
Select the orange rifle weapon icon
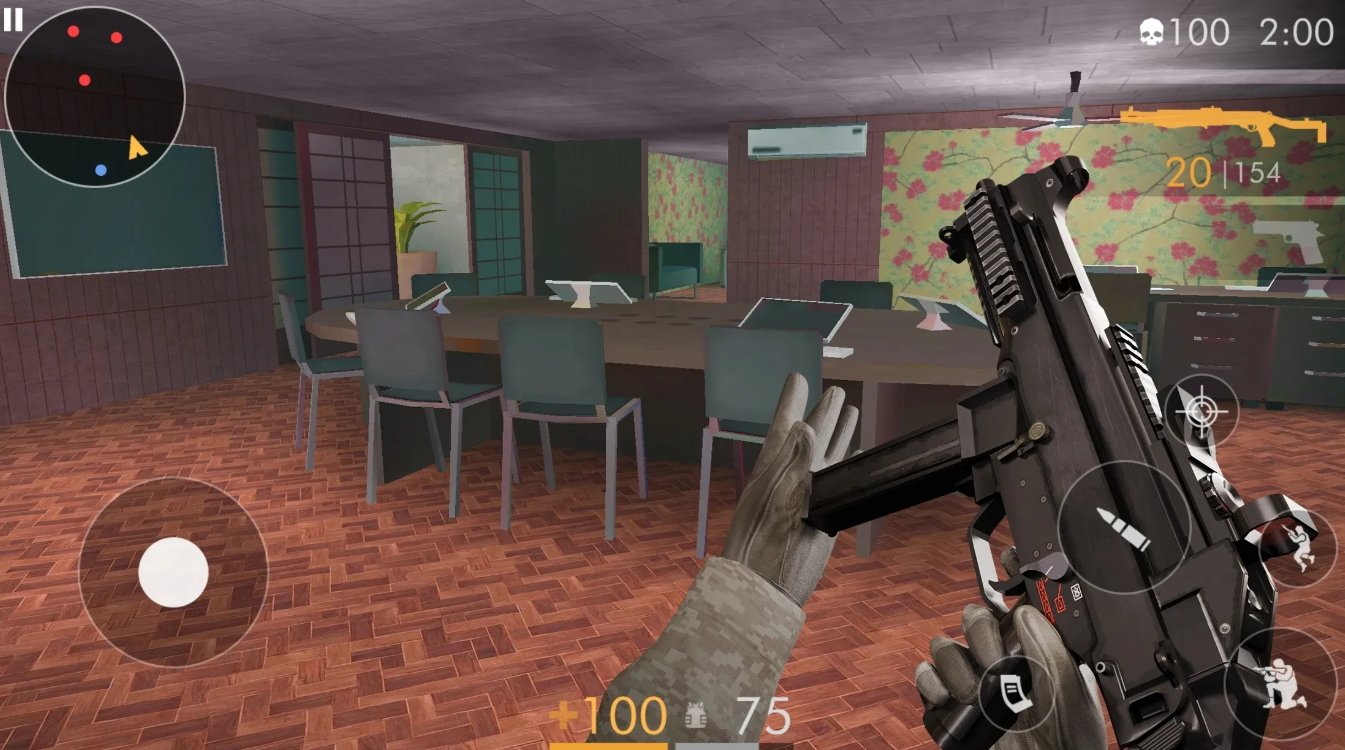click(1223, 127)
